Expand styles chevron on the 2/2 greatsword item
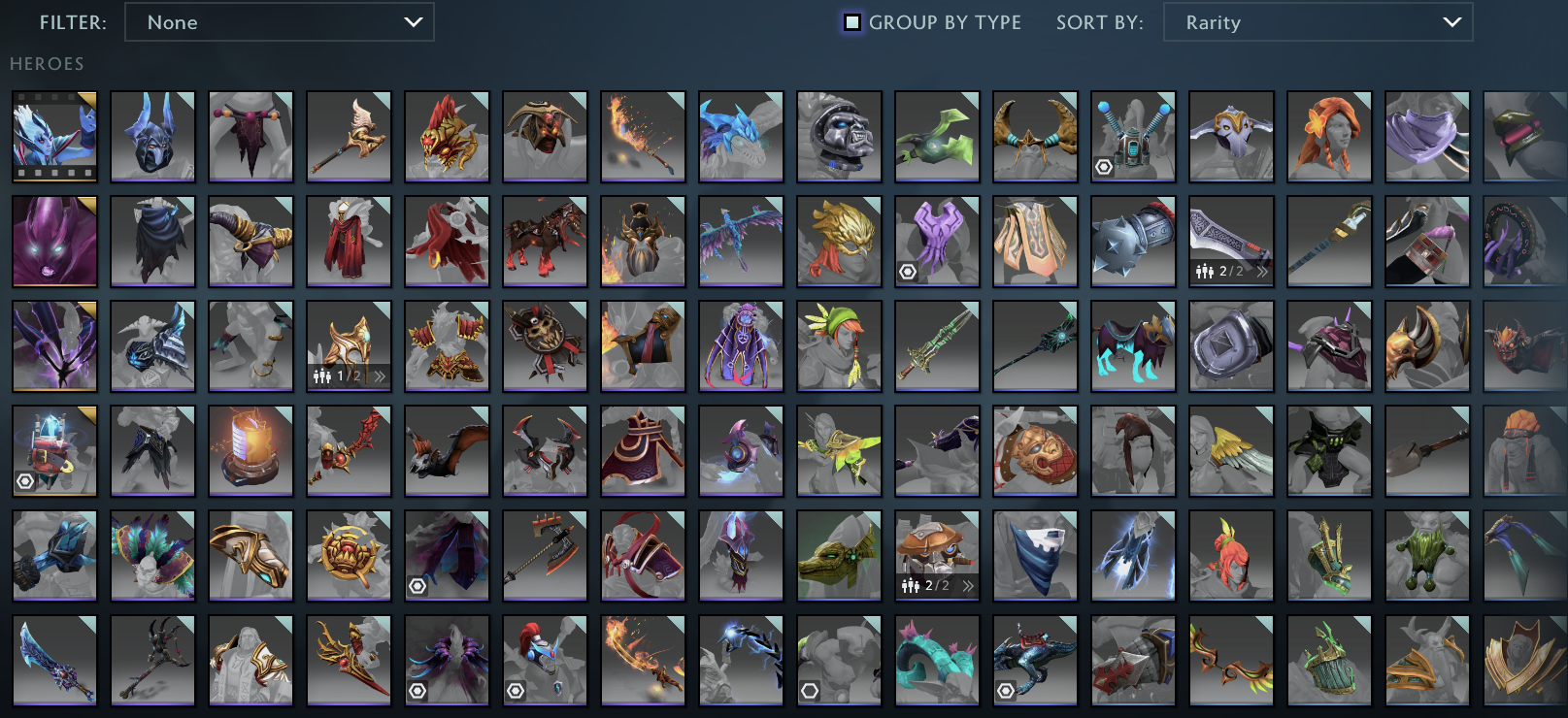 pyautogui.click(x=1260, y=273)
